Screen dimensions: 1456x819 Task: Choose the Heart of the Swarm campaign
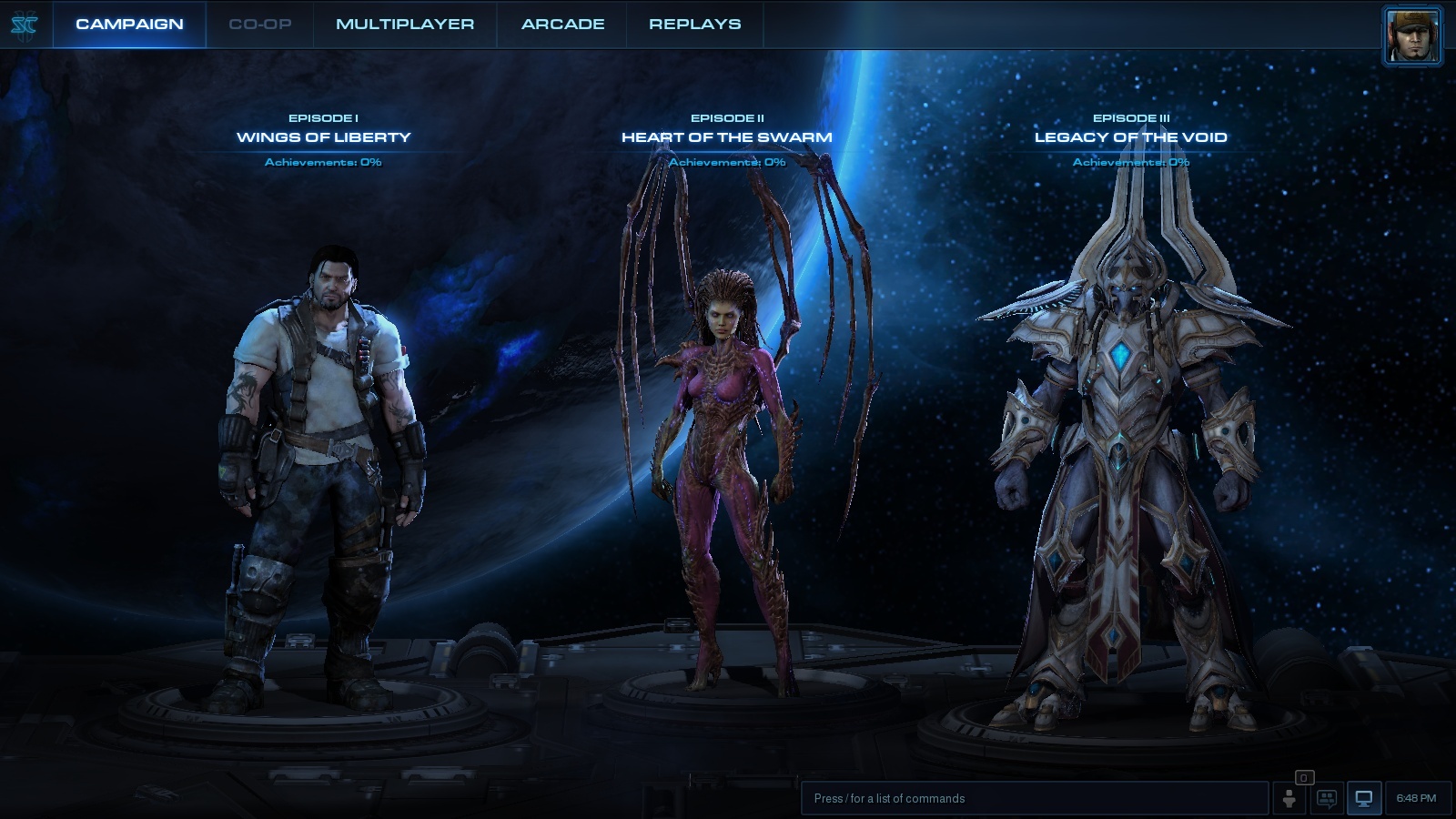[726, 137]
